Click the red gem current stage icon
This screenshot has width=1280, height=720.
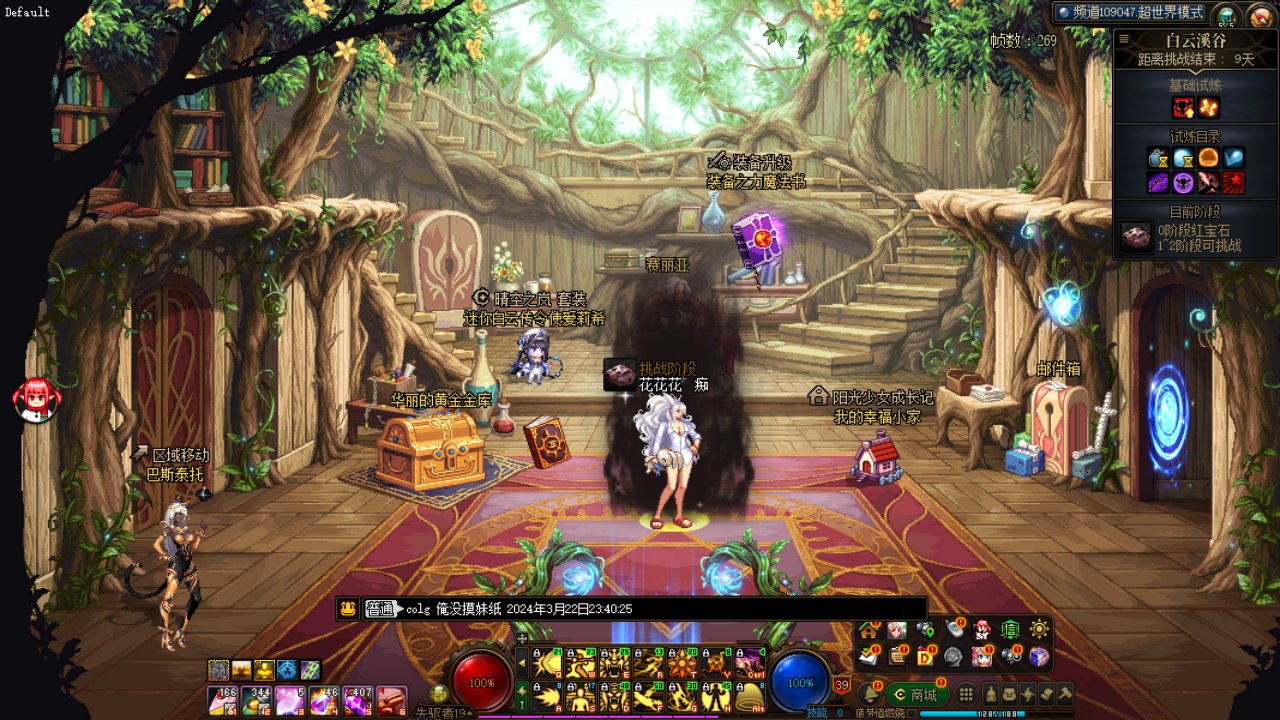tap(1135, 237)
